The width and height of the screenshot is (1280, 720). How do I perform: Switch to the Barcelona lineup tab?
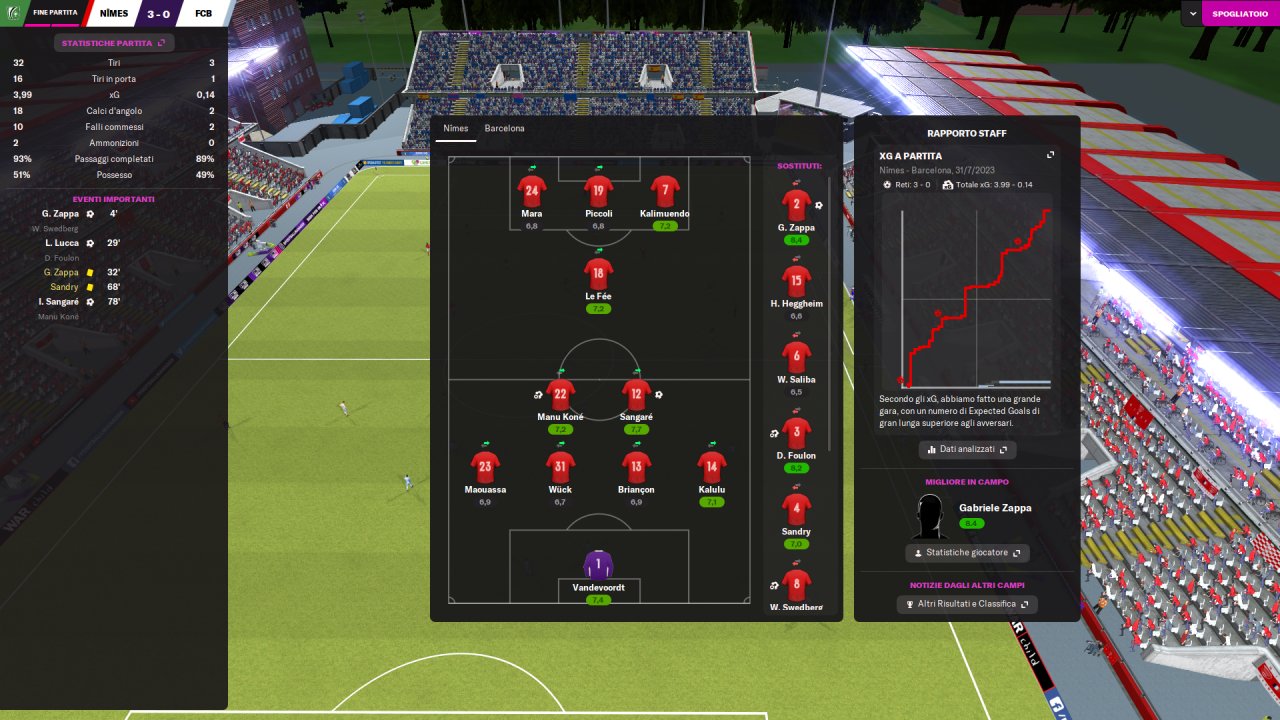pyautogui.click(x=504, y=129)
